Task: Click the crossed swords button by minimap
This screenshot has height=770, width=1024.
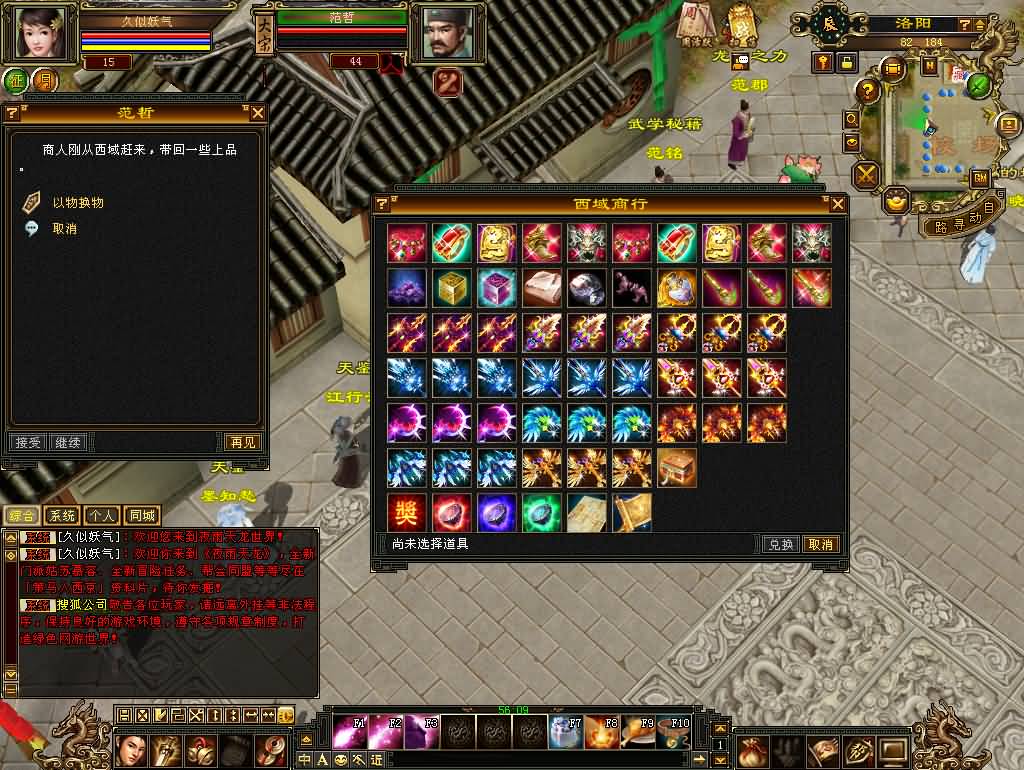Action: click(866, 176)
